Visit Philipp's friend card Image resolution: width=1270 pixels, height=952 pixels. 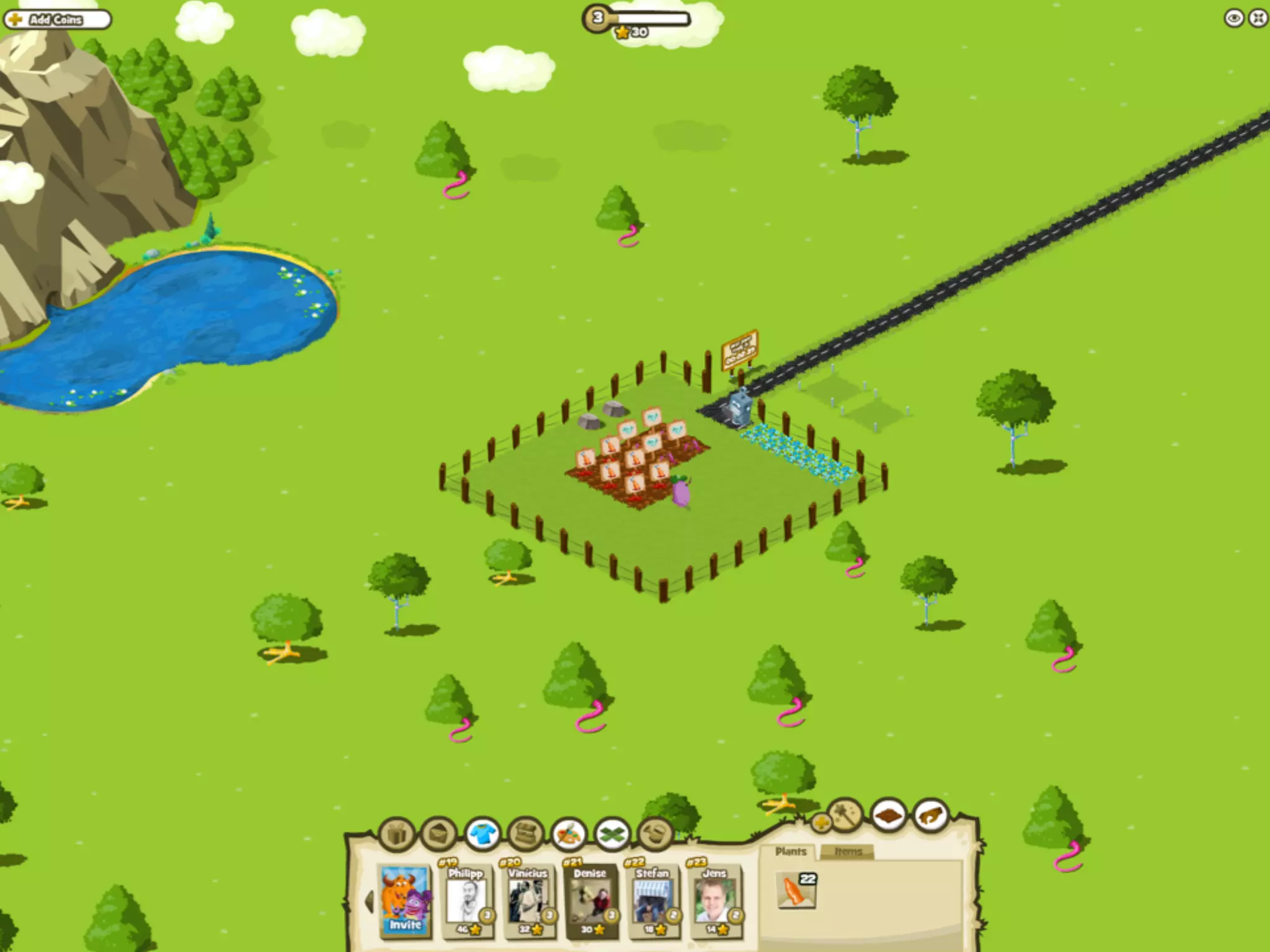(467, 901)
